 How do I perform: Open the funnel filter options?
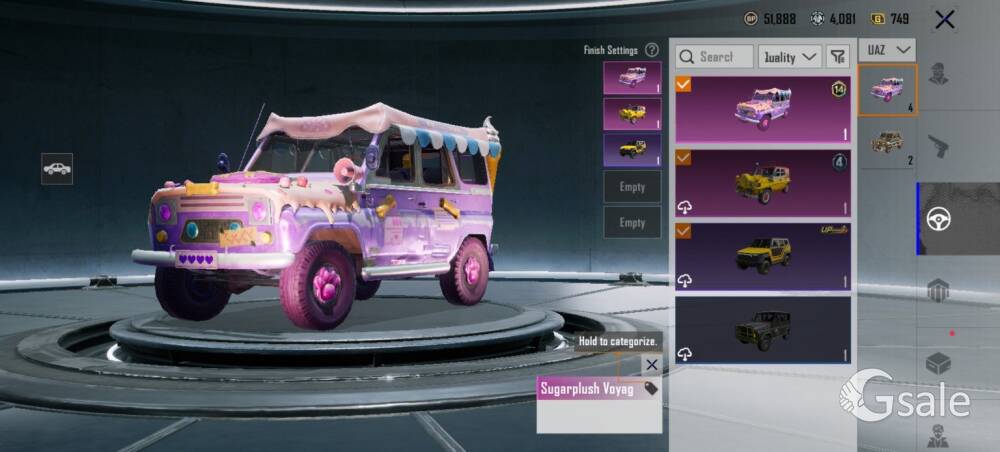[x=838, y=57]
